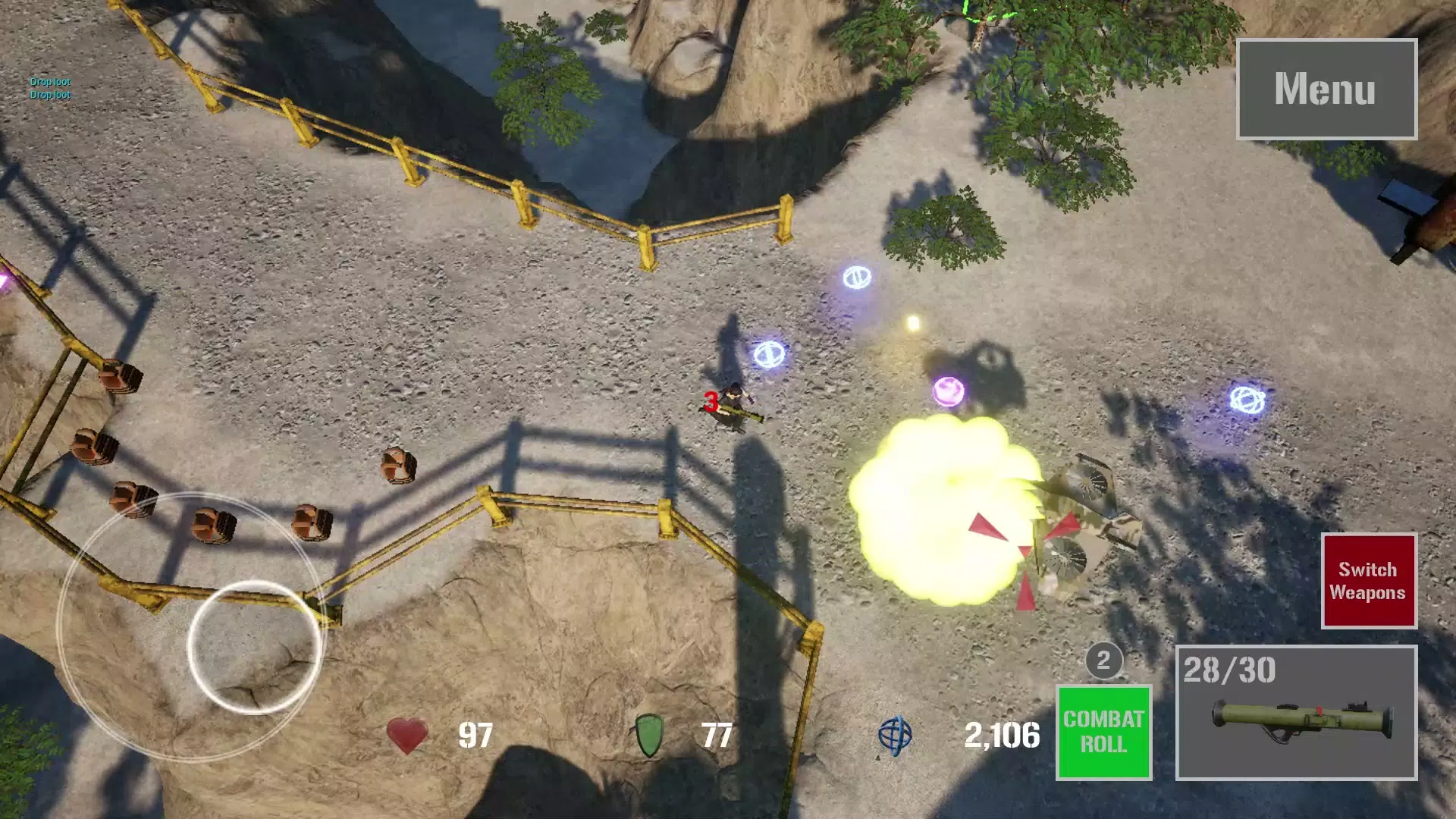The image size is (1456, 819).
Task: Activate the green Combat Roll button
Action: 1103,732
